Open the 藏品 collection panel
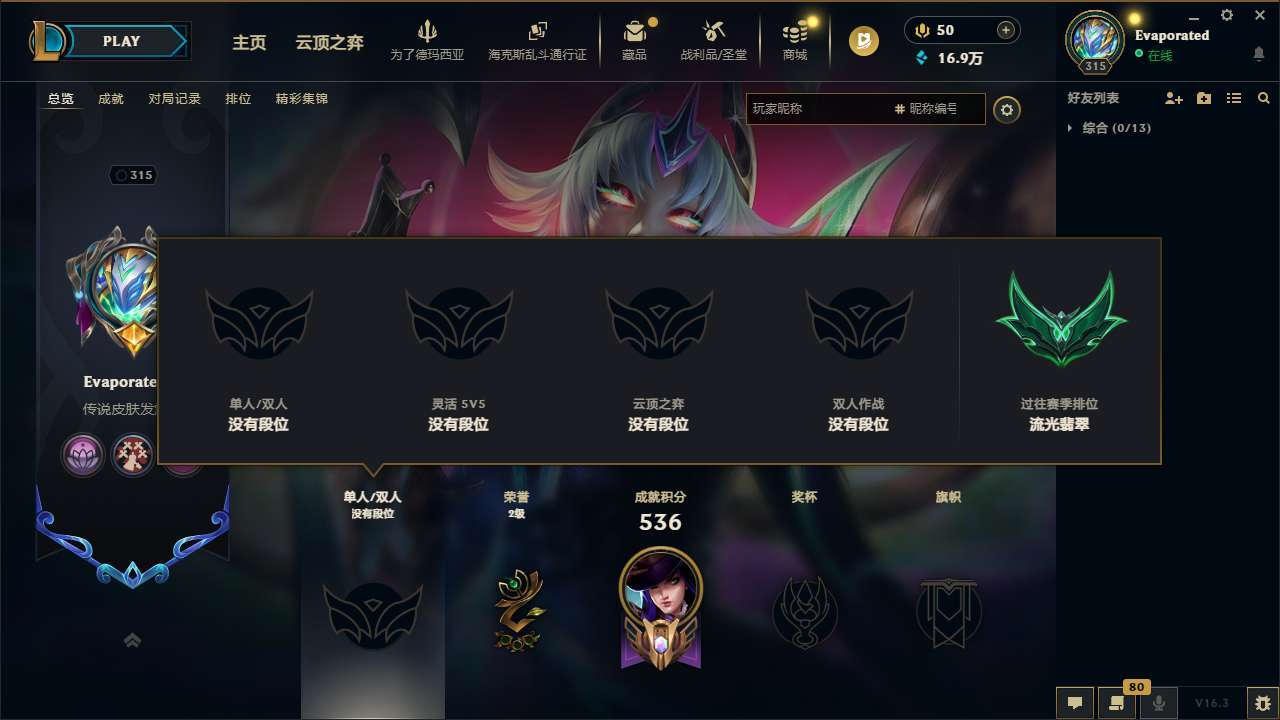The image size is (1280, 720). (x=637, y=40)
